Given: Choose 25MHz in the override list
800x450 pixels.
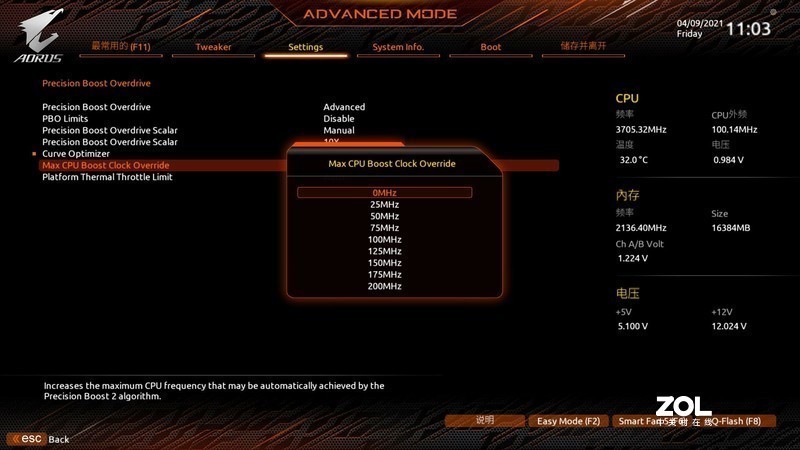Looking at the screenshot, I should tap(385, 205).
